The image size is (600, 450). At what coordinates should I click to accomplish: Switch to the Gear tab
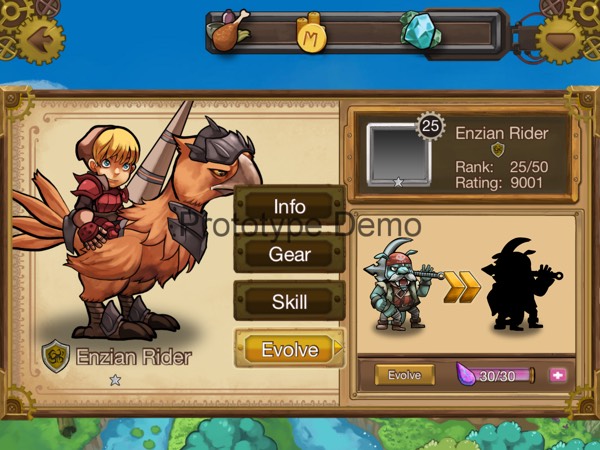(289, 254)
